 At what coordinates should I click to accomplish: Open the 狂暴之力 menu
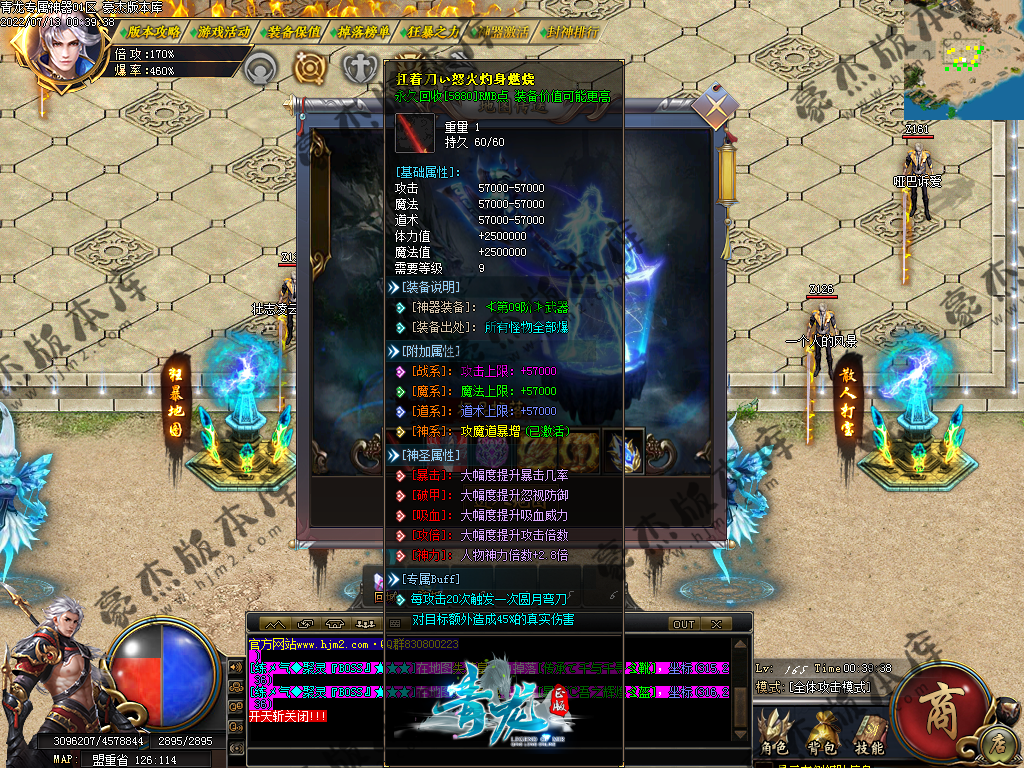[x=433, y=31]
